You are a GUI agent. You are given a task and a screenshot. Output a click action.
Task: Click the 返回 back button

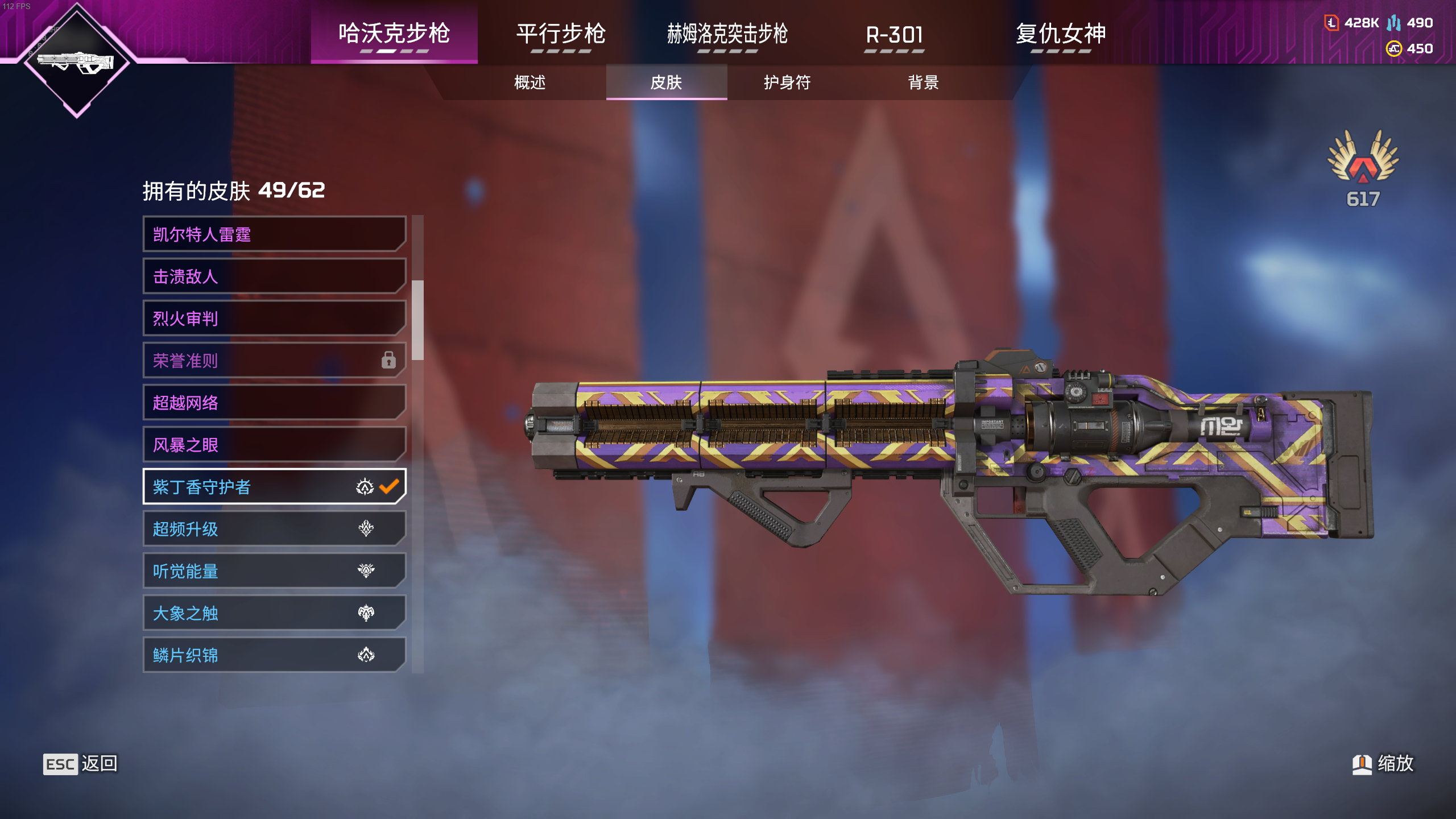pyautogui.click(x=80, y=764)
